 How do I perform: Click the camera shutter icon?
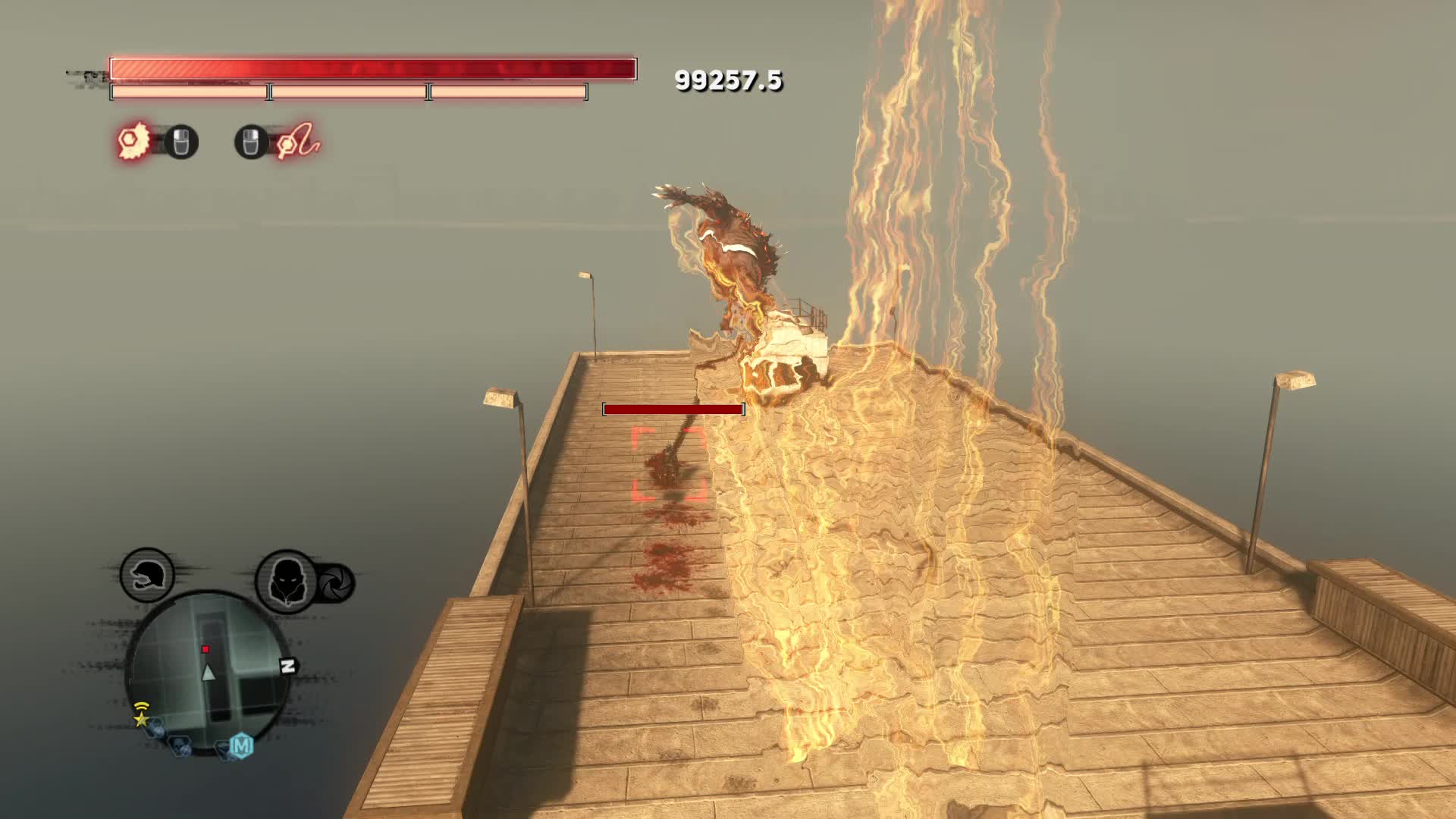click(x=334, y=582)
